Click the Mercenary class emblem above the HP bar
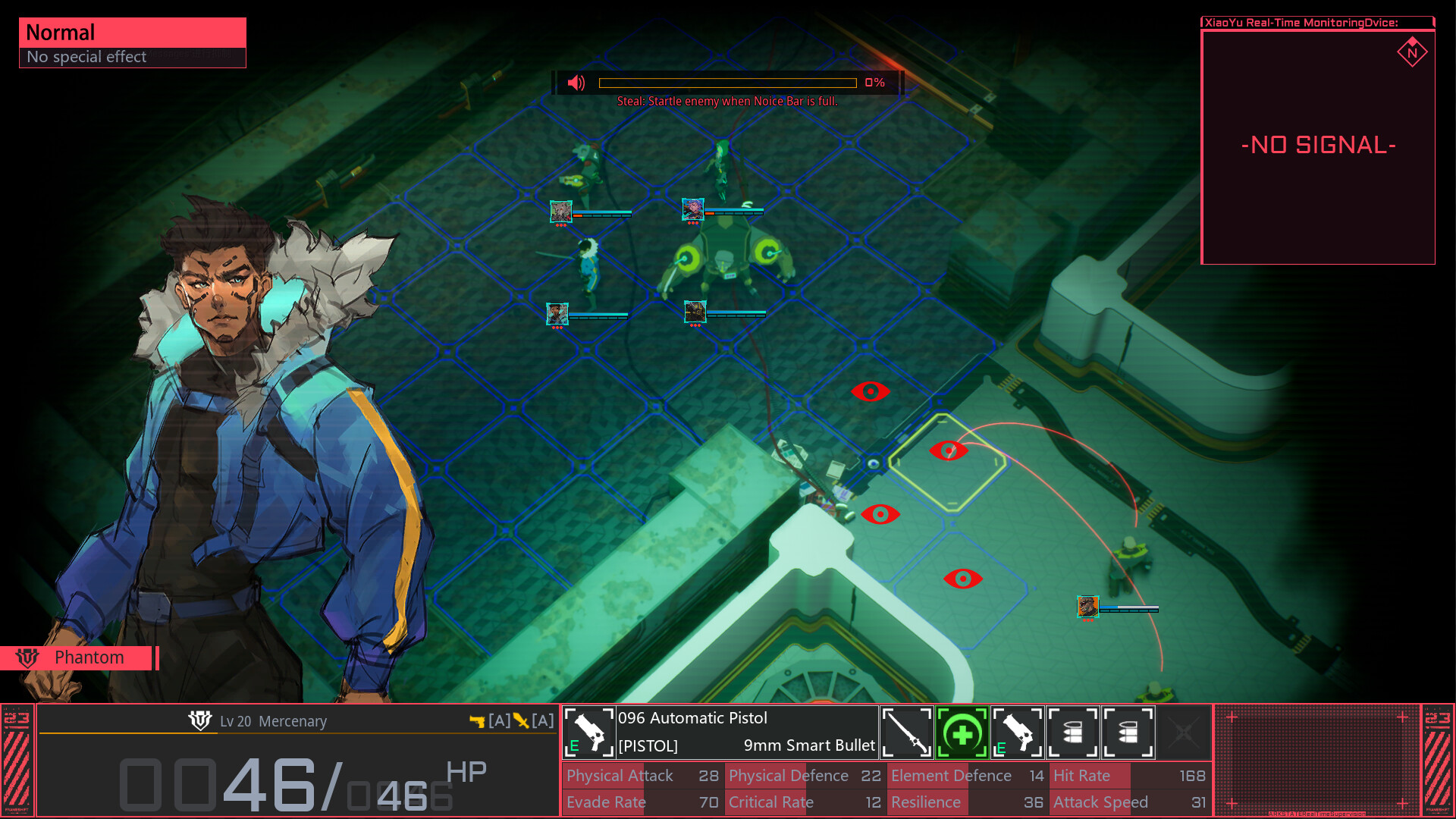The width and height of the screenshot is (1456, 819). (198, 719)
